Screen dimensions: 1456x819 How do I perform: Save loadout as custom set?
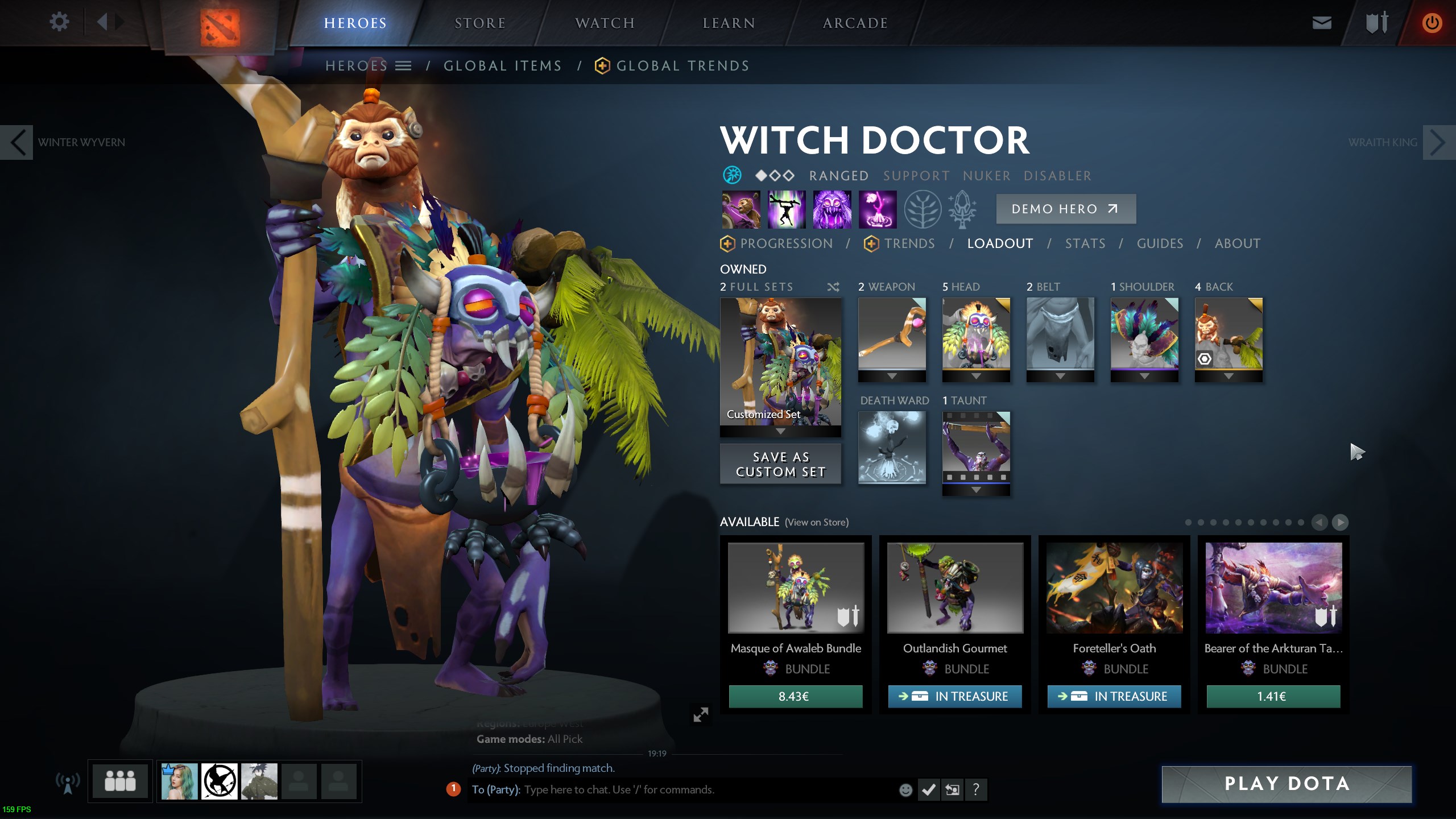tap(780, 464)
